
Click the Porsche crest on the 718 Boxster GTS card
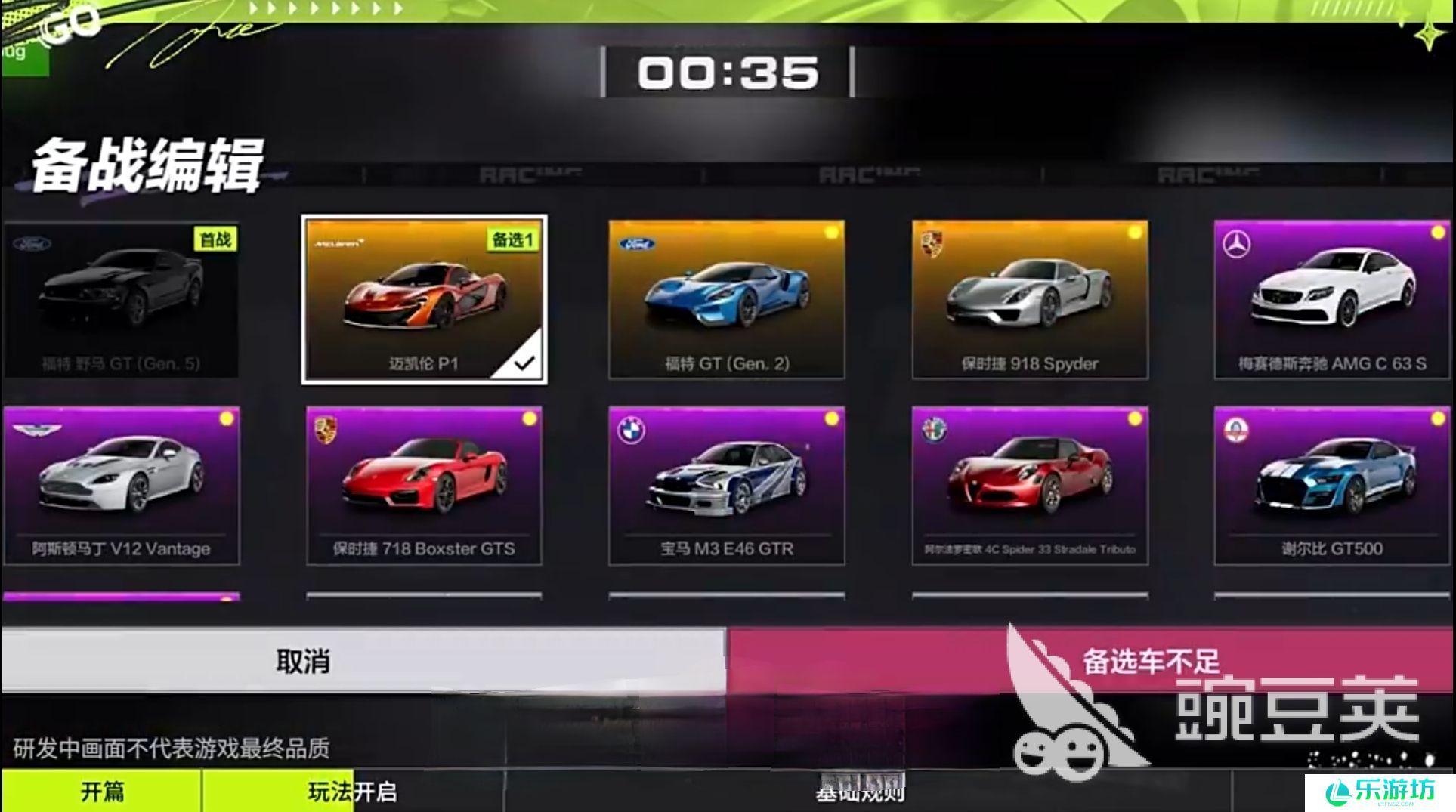[x=326, y=429]
